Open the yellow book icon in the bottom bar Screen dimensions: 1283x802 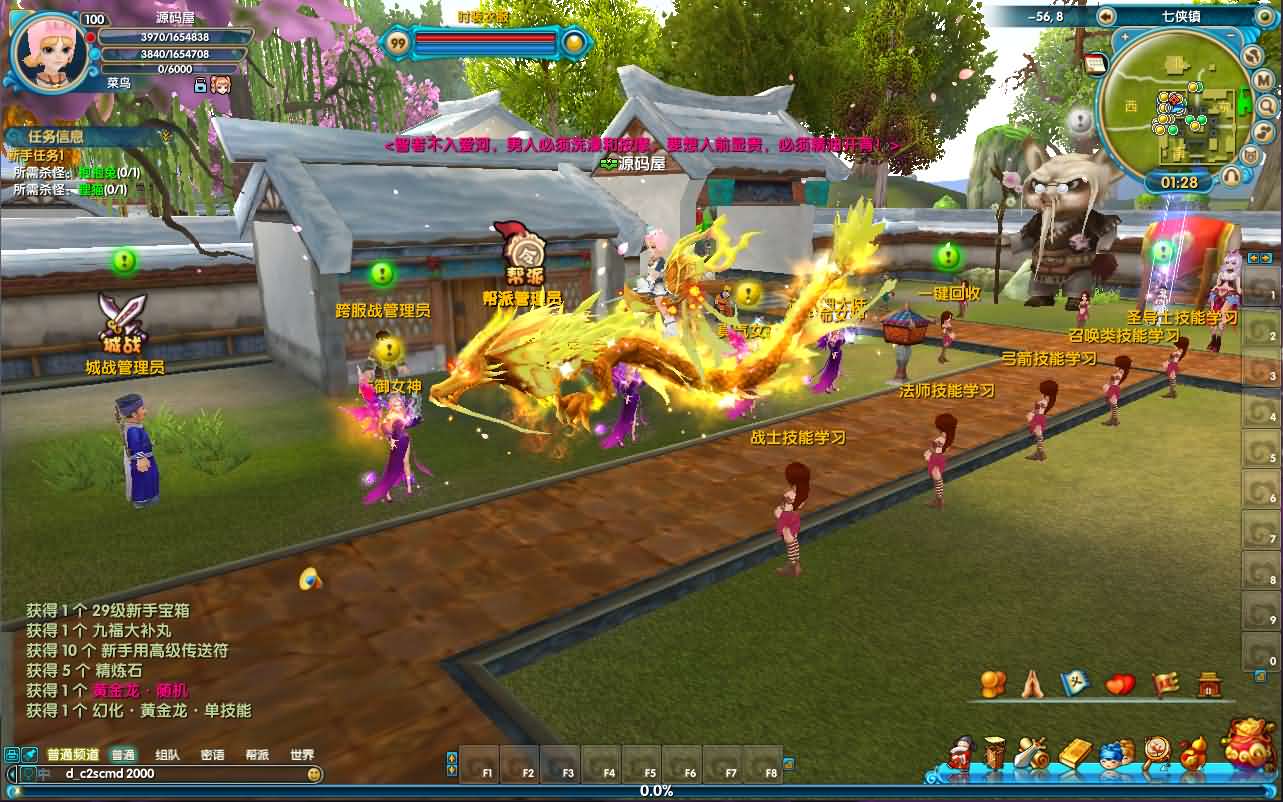[x=1075, y=754]
